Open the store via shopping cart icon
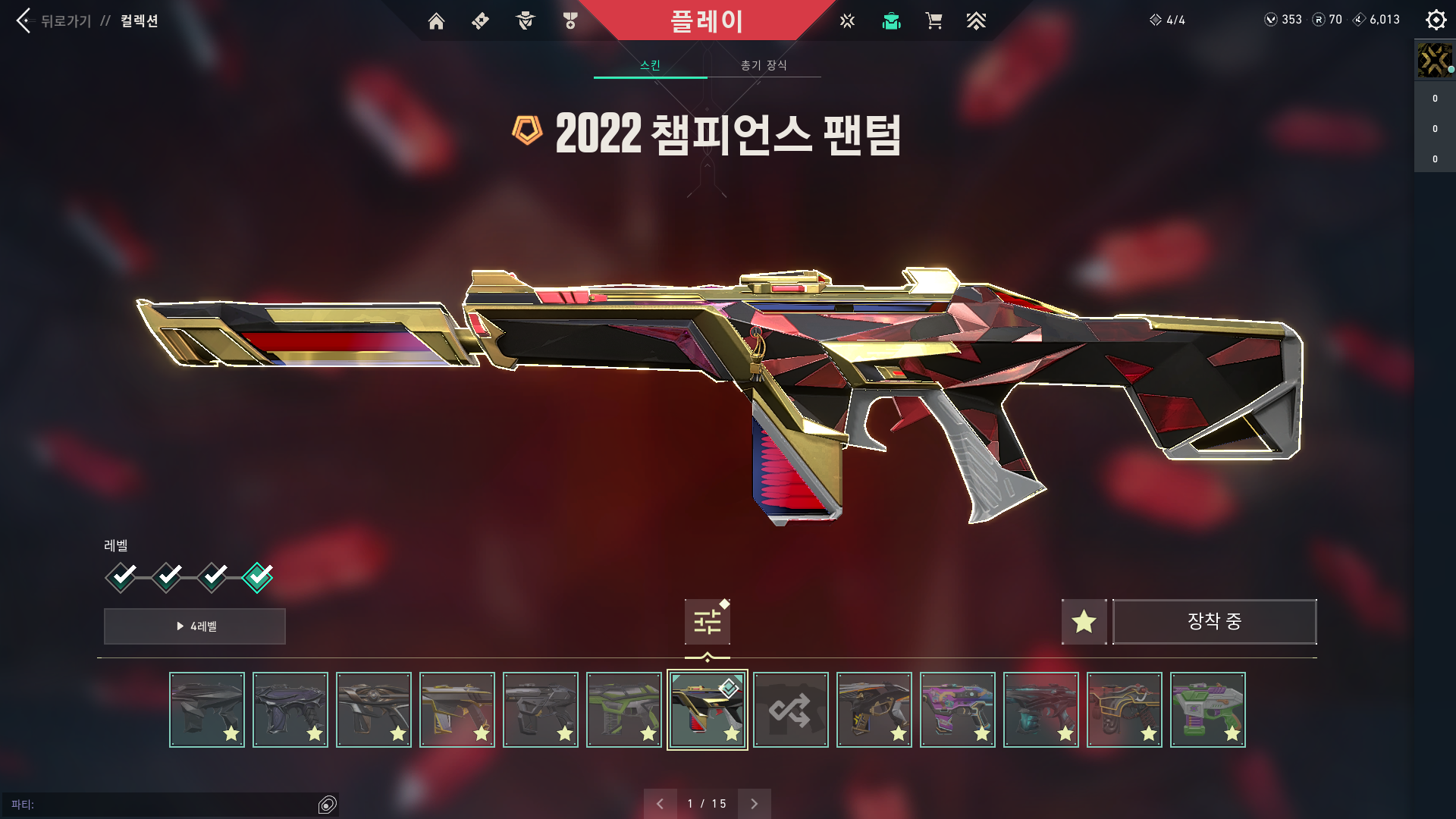This screenshot has width=1456, height=819. click(x=934, y=21)
